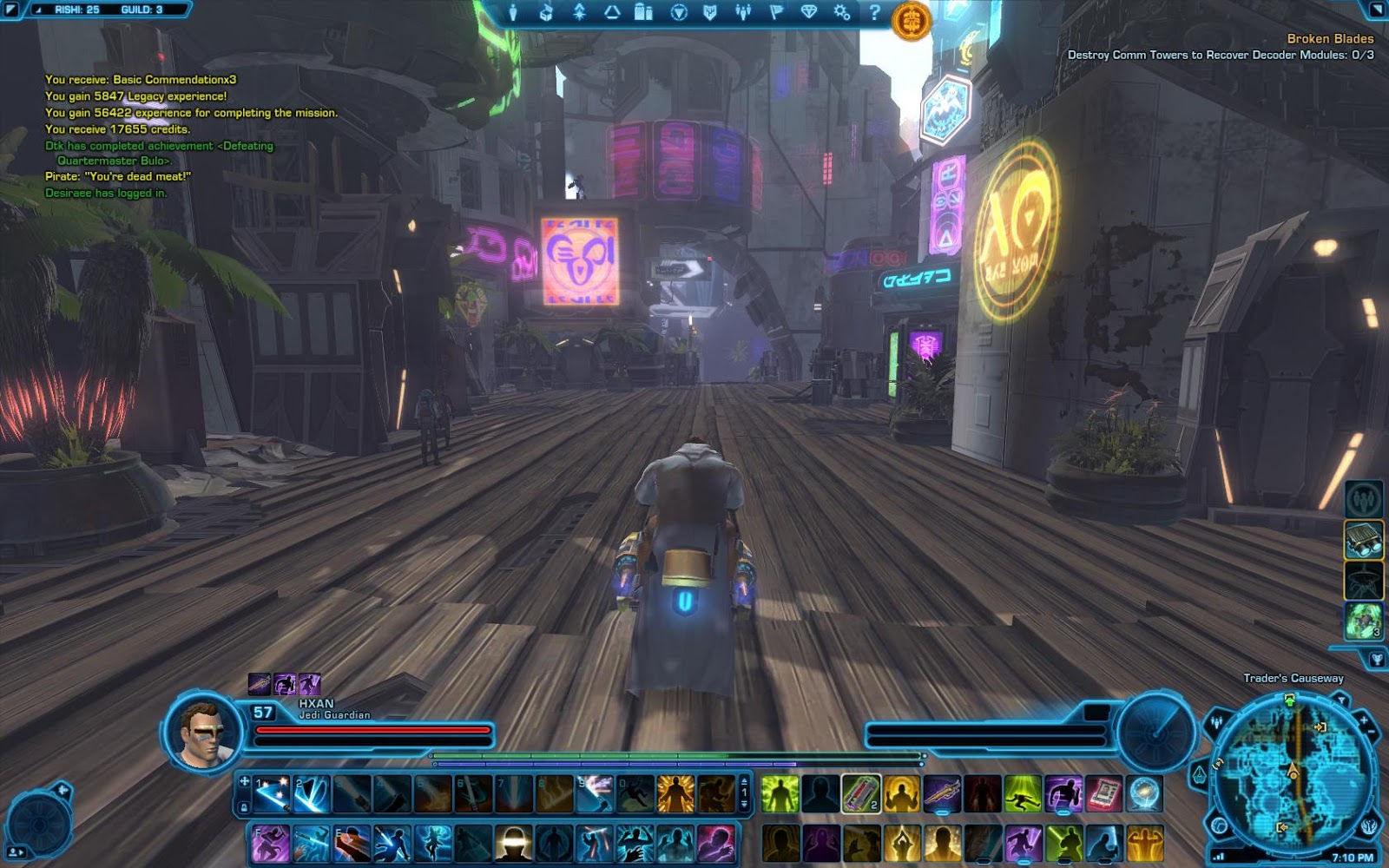
Task: Select the Broken Blades mission tracker
Action: [1329, 39]
